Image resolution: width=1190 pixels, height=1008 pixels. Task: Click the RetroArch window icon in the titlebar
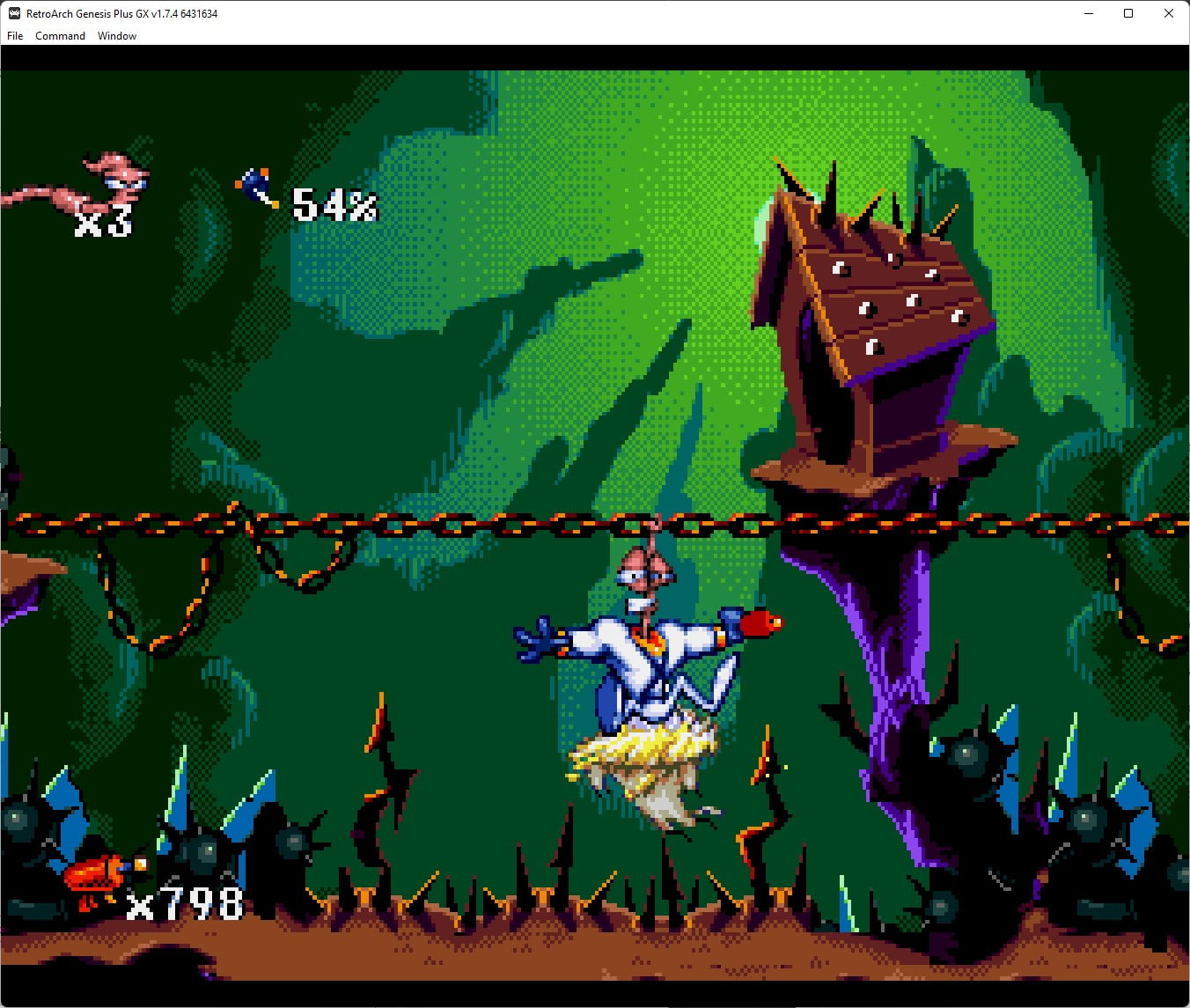click(12, 13)
